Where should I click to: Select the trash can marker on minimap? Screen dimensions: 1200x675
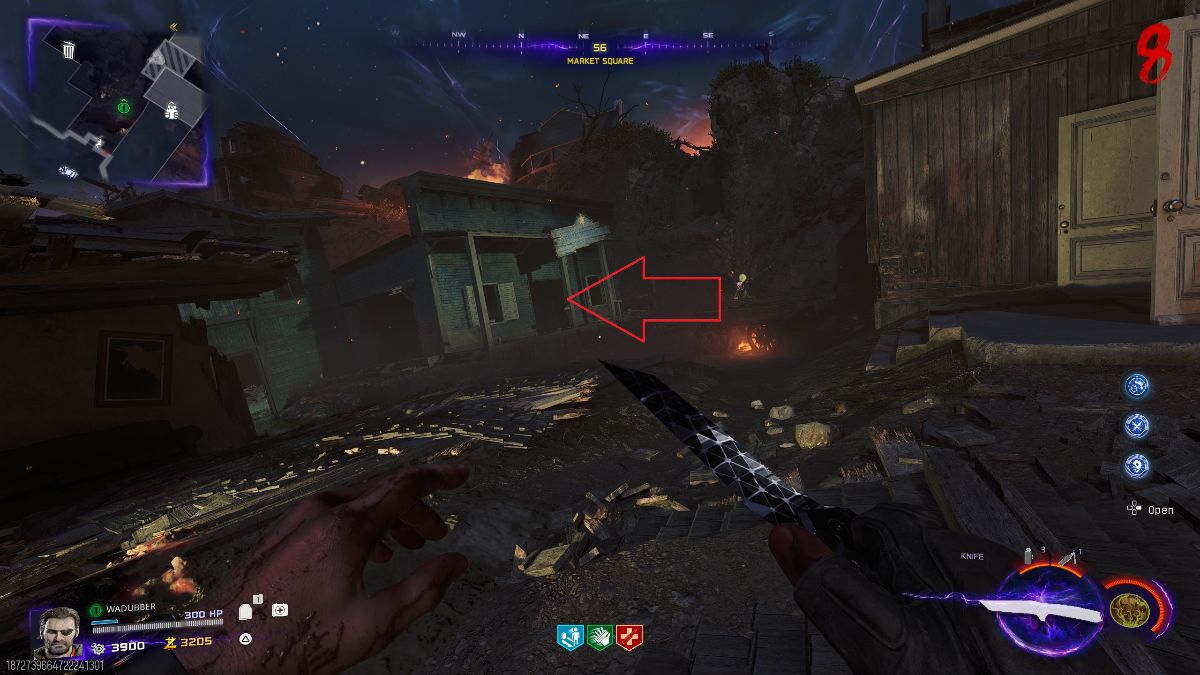tap(67, 50)
